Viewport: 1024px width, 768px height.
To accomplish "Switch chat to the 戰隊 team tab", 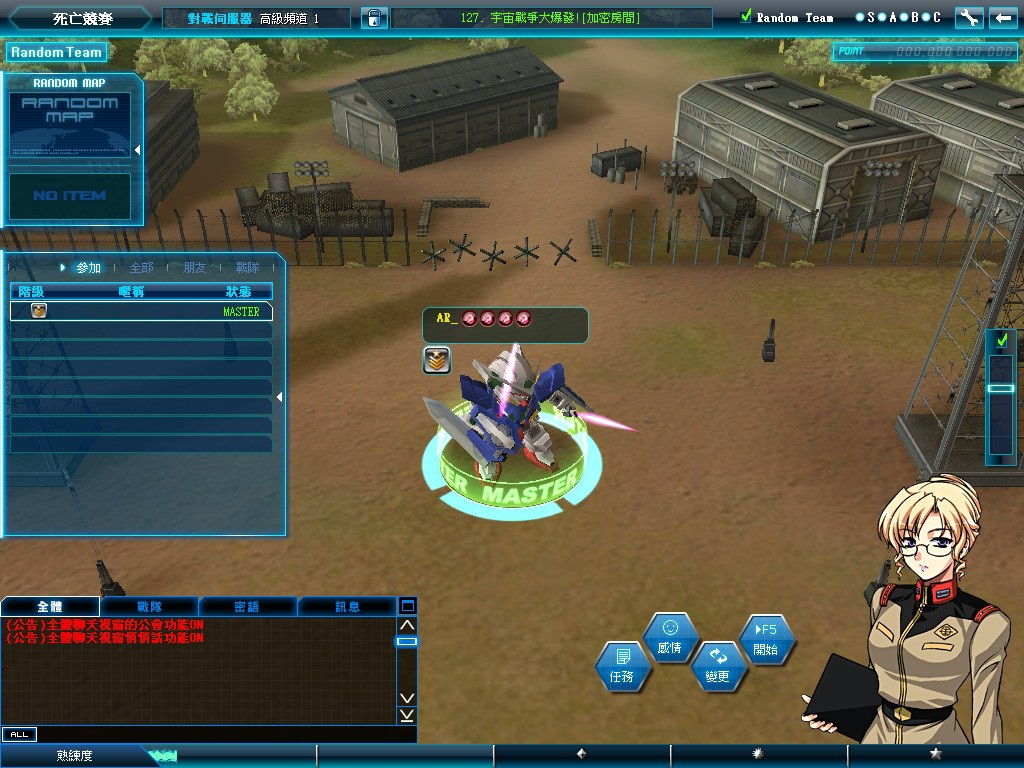I will (149, 606).
